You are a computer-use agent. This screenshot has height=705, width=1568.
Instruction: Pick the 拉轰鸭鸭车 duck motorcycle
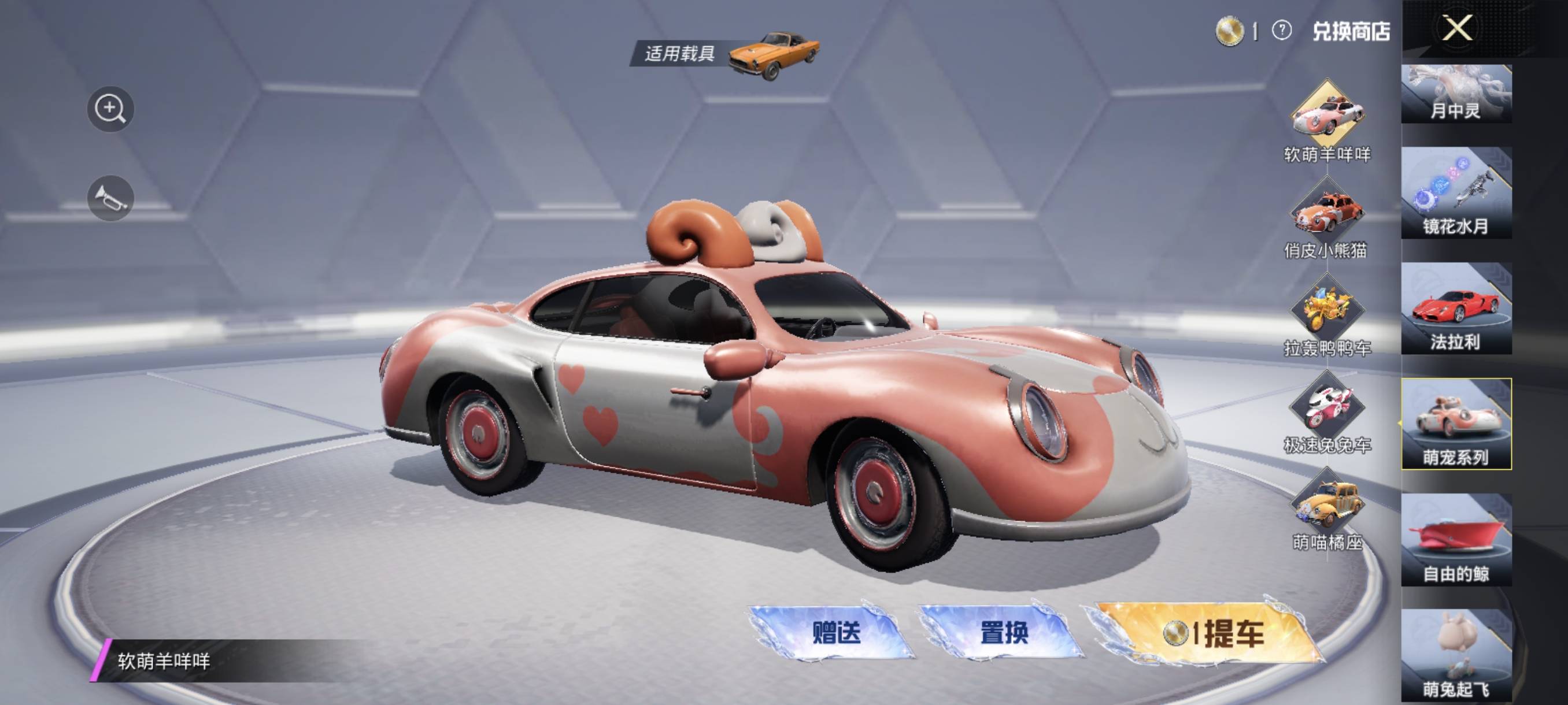1327,310
